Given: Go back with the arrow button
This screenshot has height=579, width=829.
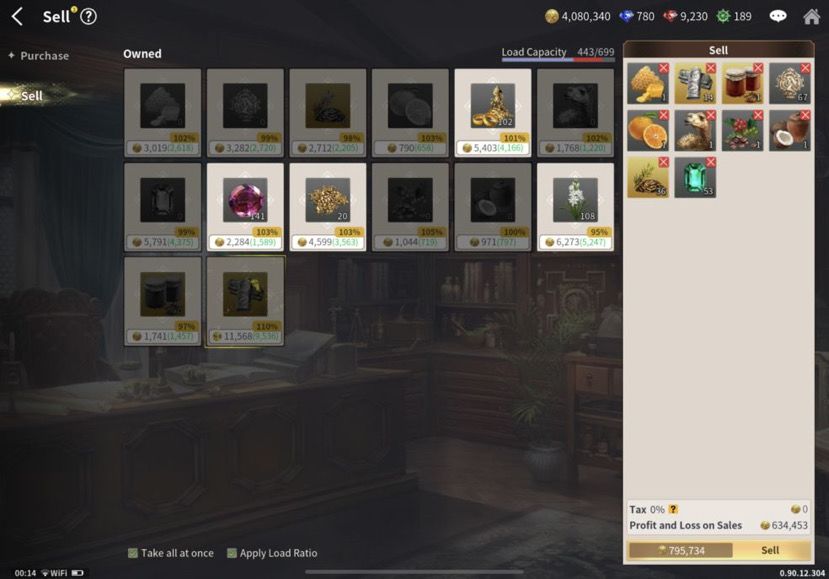Looking at the screenshot, I should (17, 16).
